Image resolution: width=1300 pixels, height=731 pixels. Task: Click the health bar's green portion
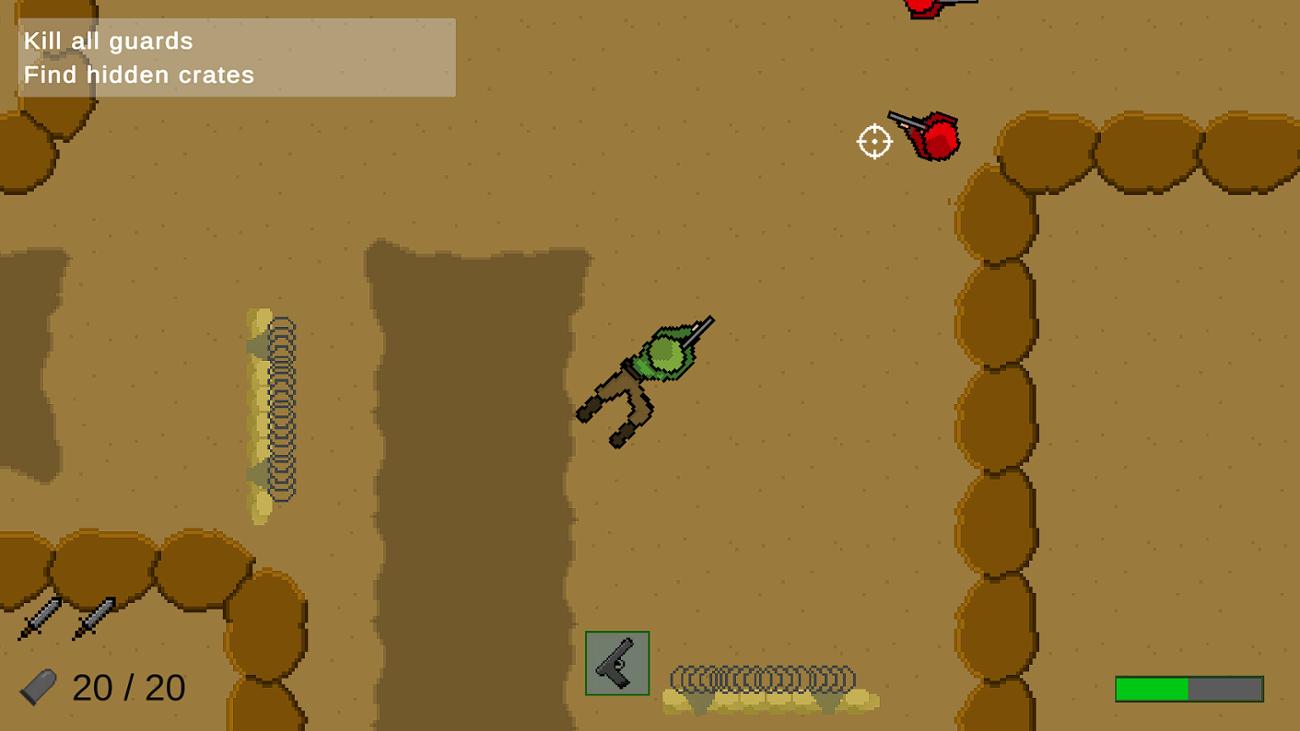click(x=1150, y=688)
